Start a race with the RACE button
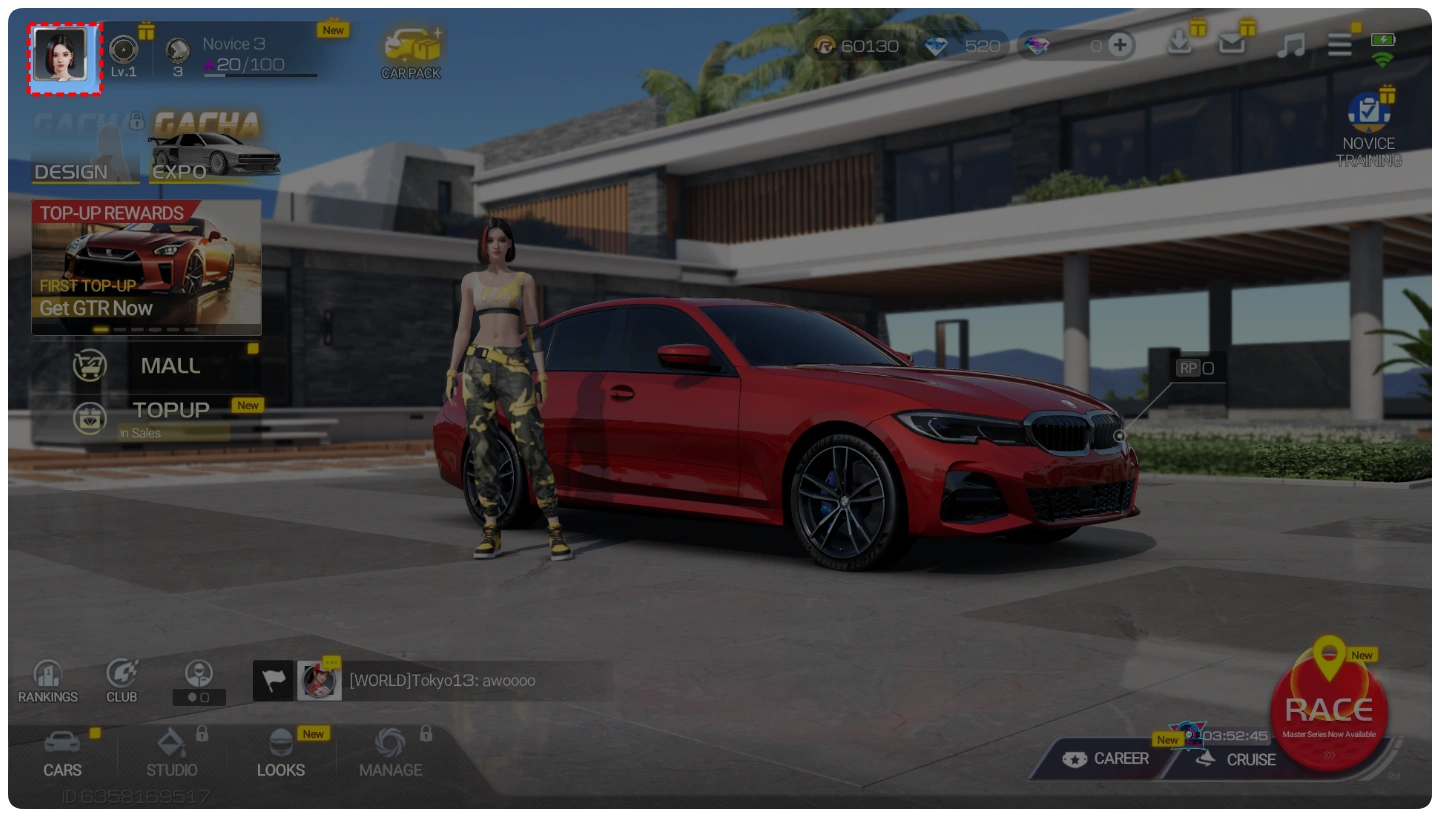The width and height of the screenshot is (1440, 817). [x=1328, y=711]
